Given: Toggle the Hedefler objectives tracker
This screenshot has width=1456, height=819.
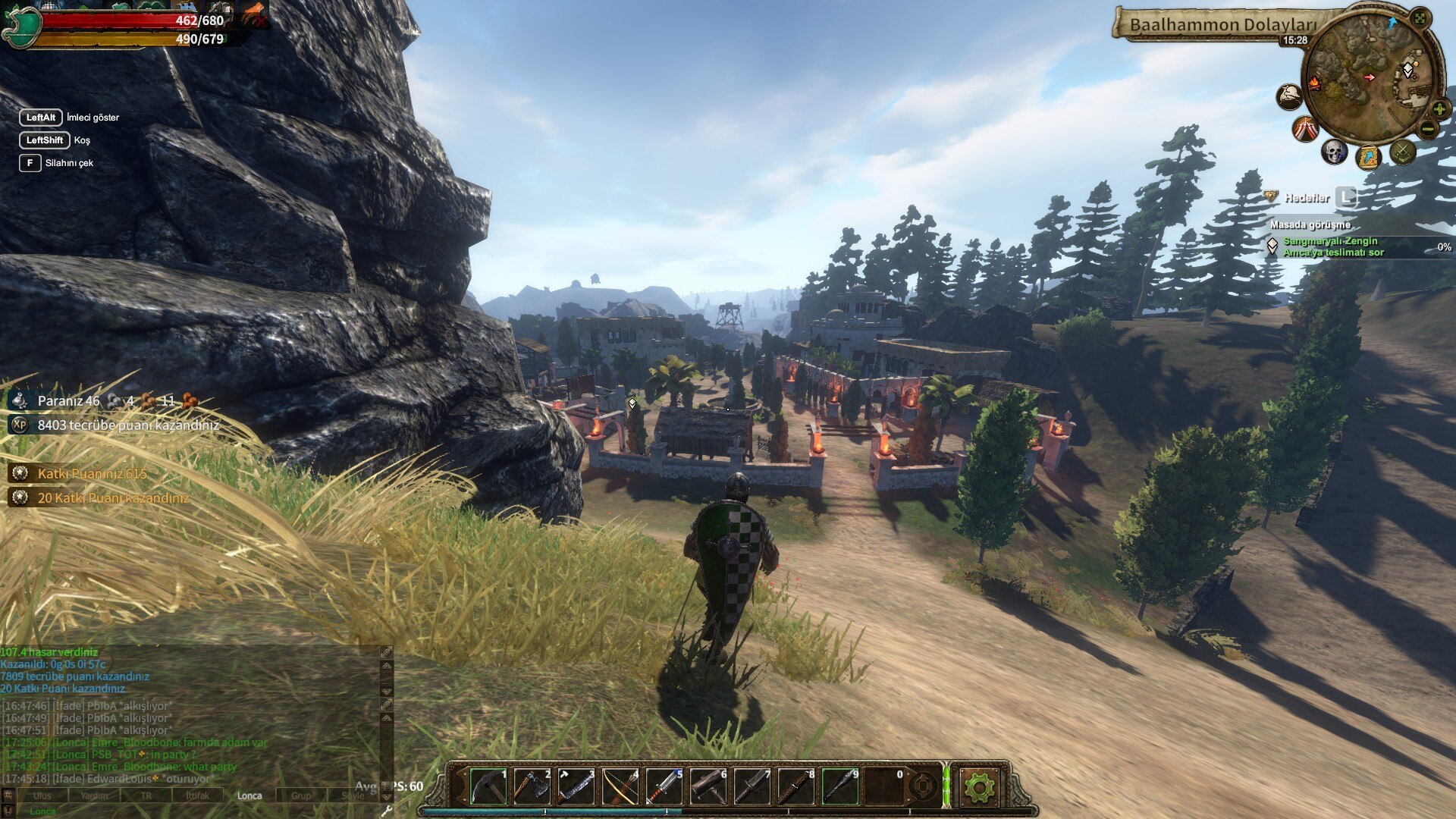Looking at the screenshot, I should [x=1345, y=198].
